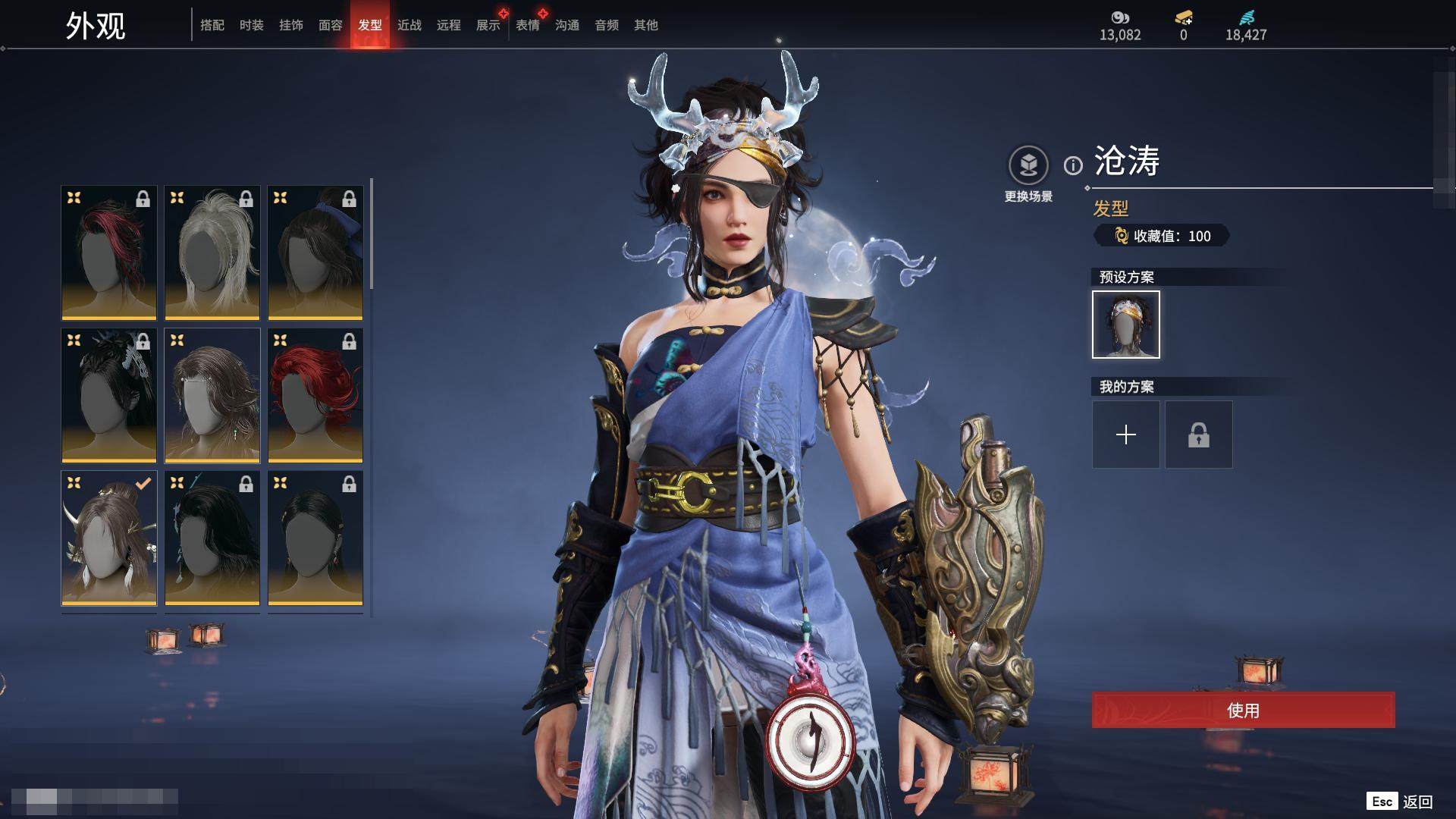Select the 沟通 tab

pyautogui.click(x=567, y=25)
